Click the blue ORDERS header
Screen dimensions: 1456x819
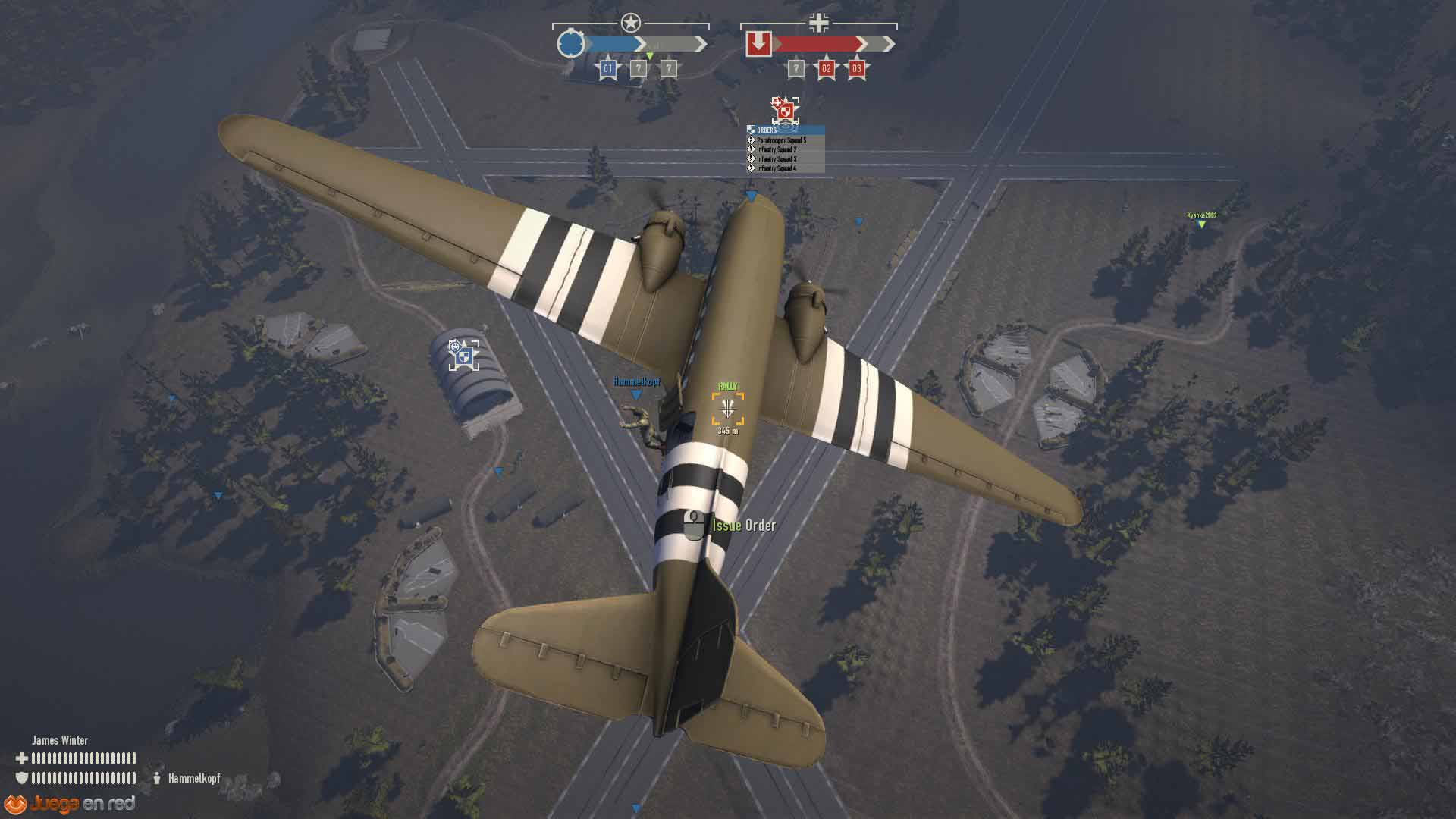point(785,130)
